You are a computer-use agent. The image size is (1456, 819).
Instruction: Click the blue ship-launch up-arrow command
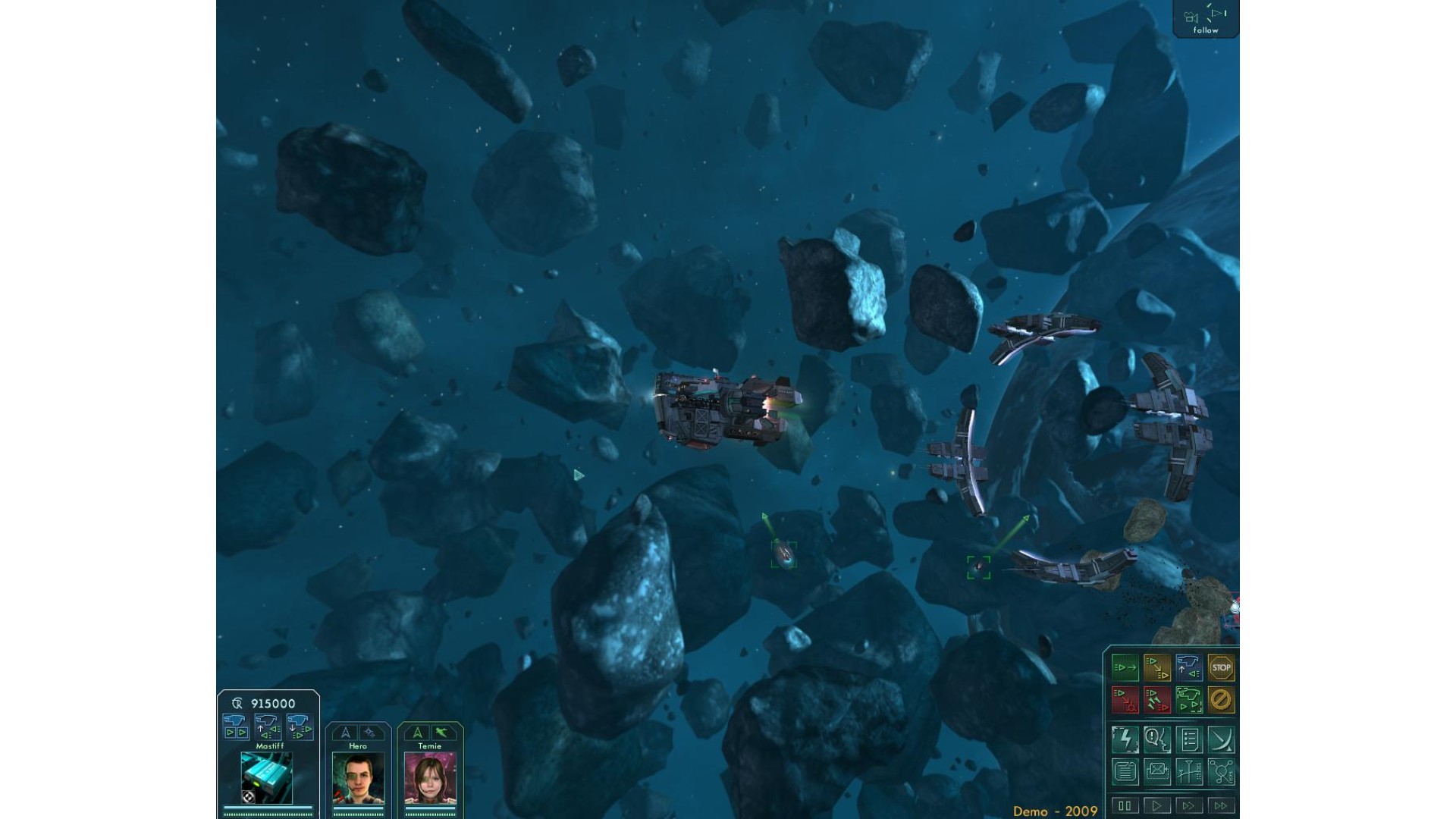[1189, 668]
